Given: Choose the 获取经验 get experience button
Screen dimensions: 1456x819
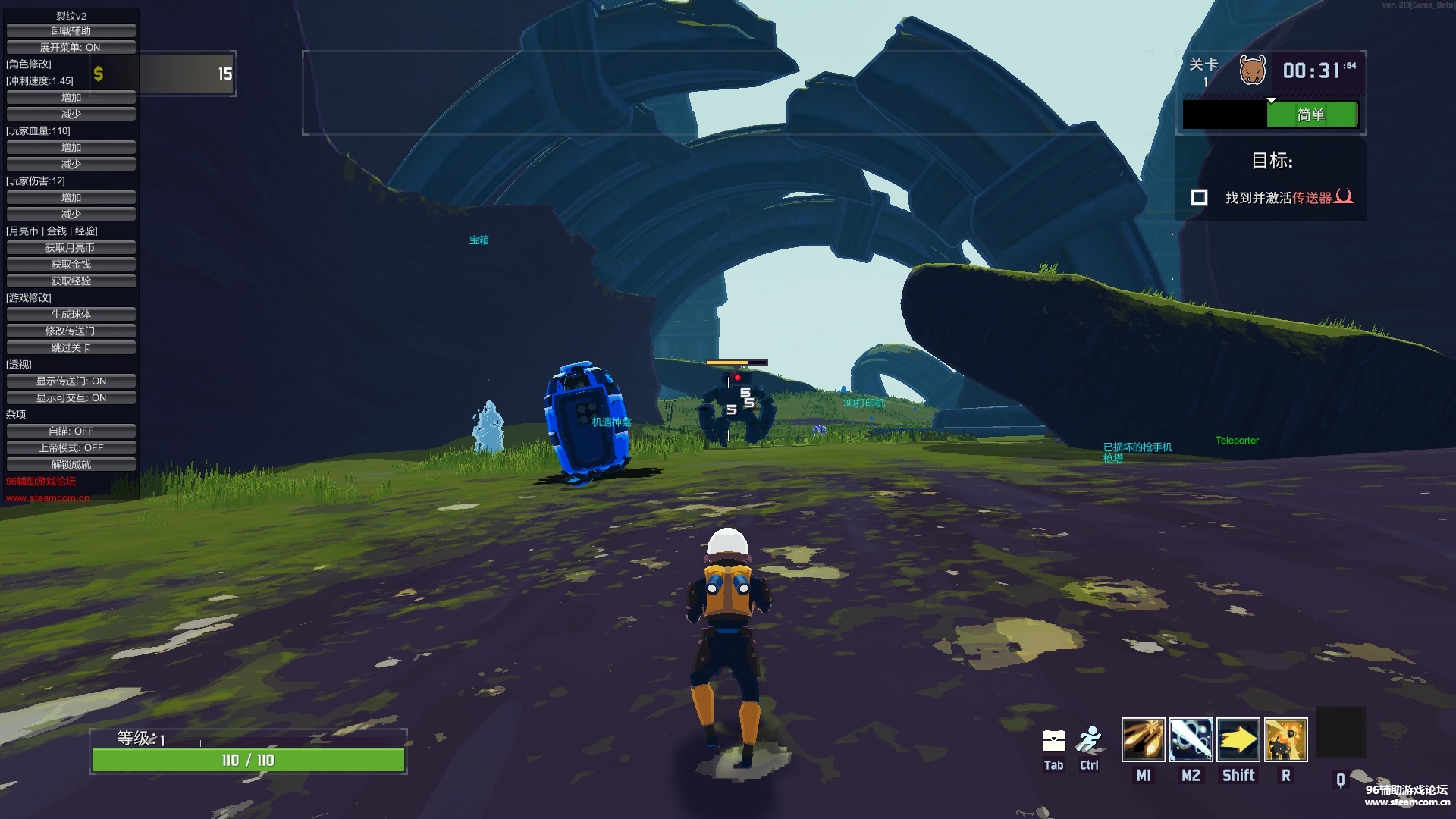Looking at the screenshot, I should [71, 281].
